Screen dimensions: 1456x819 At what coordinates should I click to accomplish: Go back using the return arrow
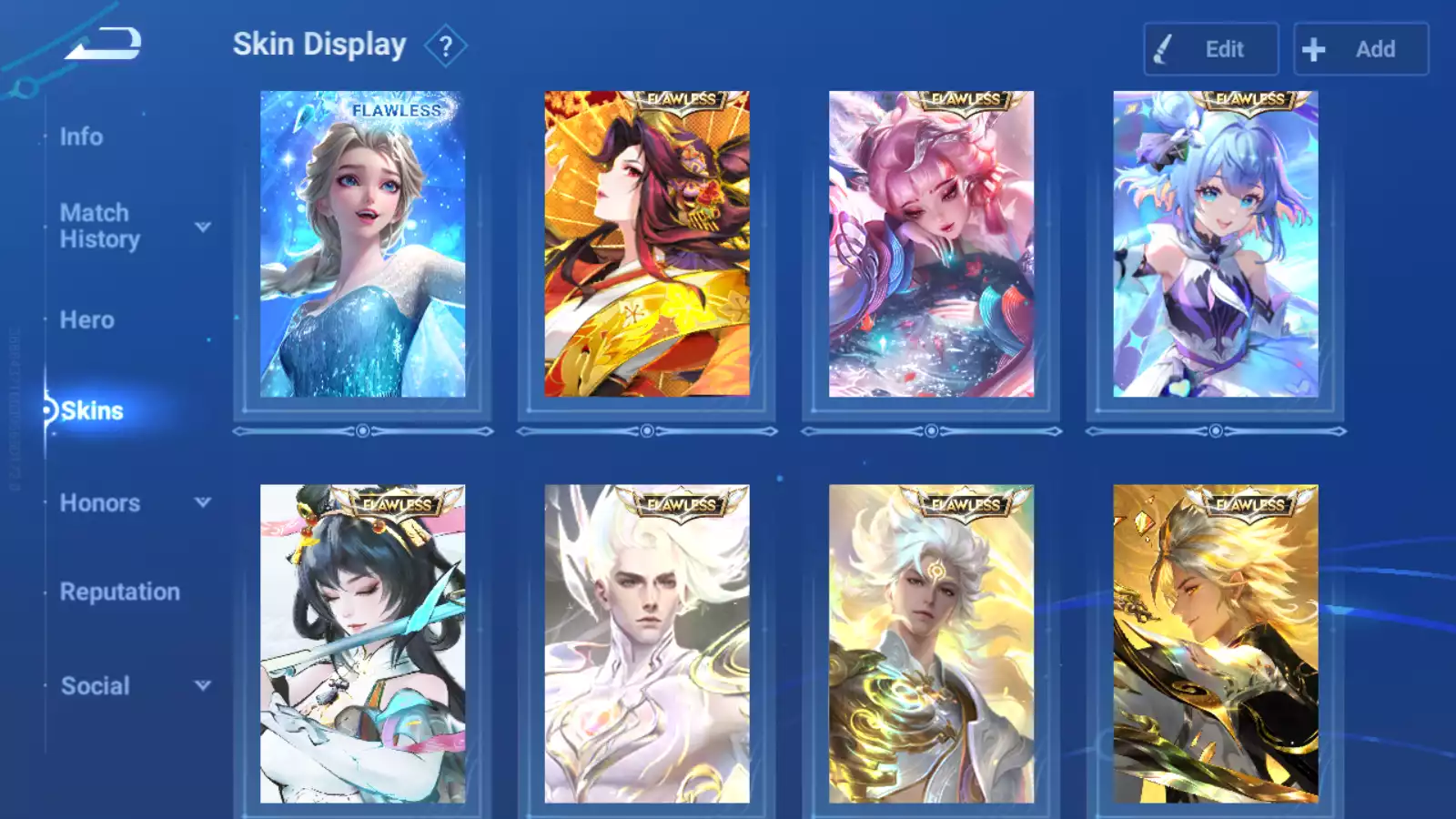pos(103,44)
